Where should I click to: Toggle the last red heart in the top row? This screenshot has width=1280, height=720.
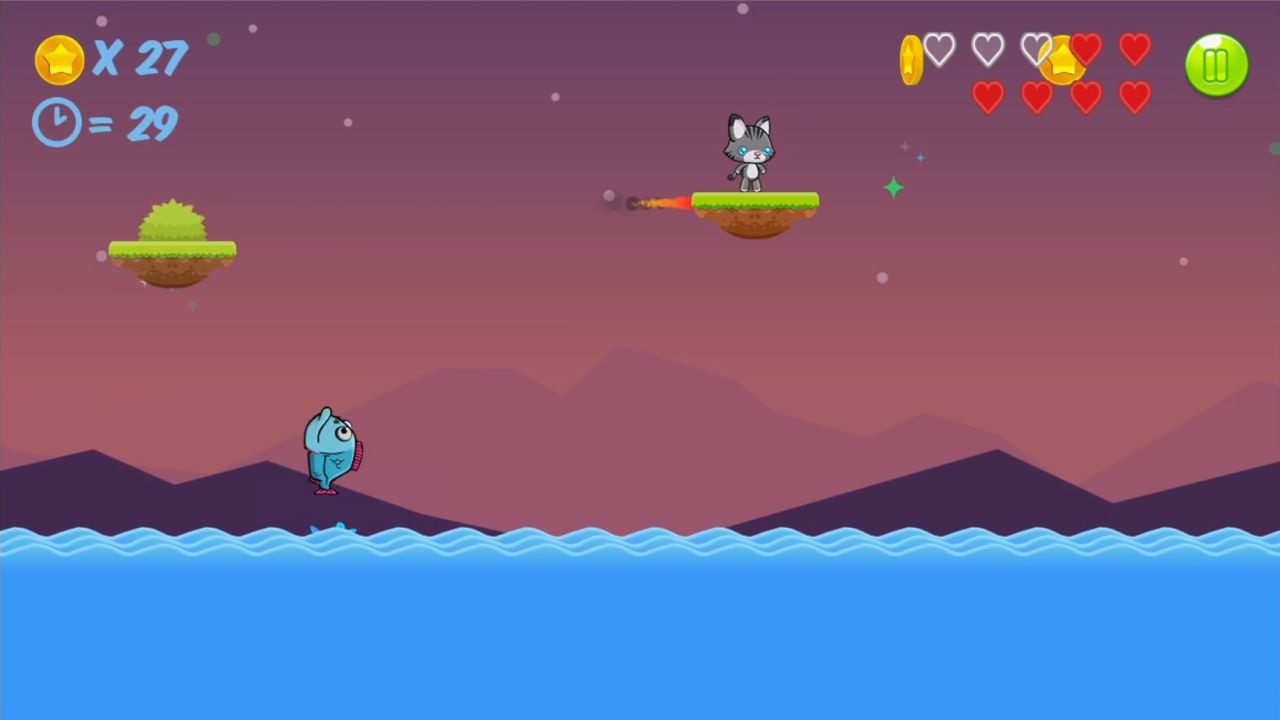pyautogui.click(x=1135, y=48)
